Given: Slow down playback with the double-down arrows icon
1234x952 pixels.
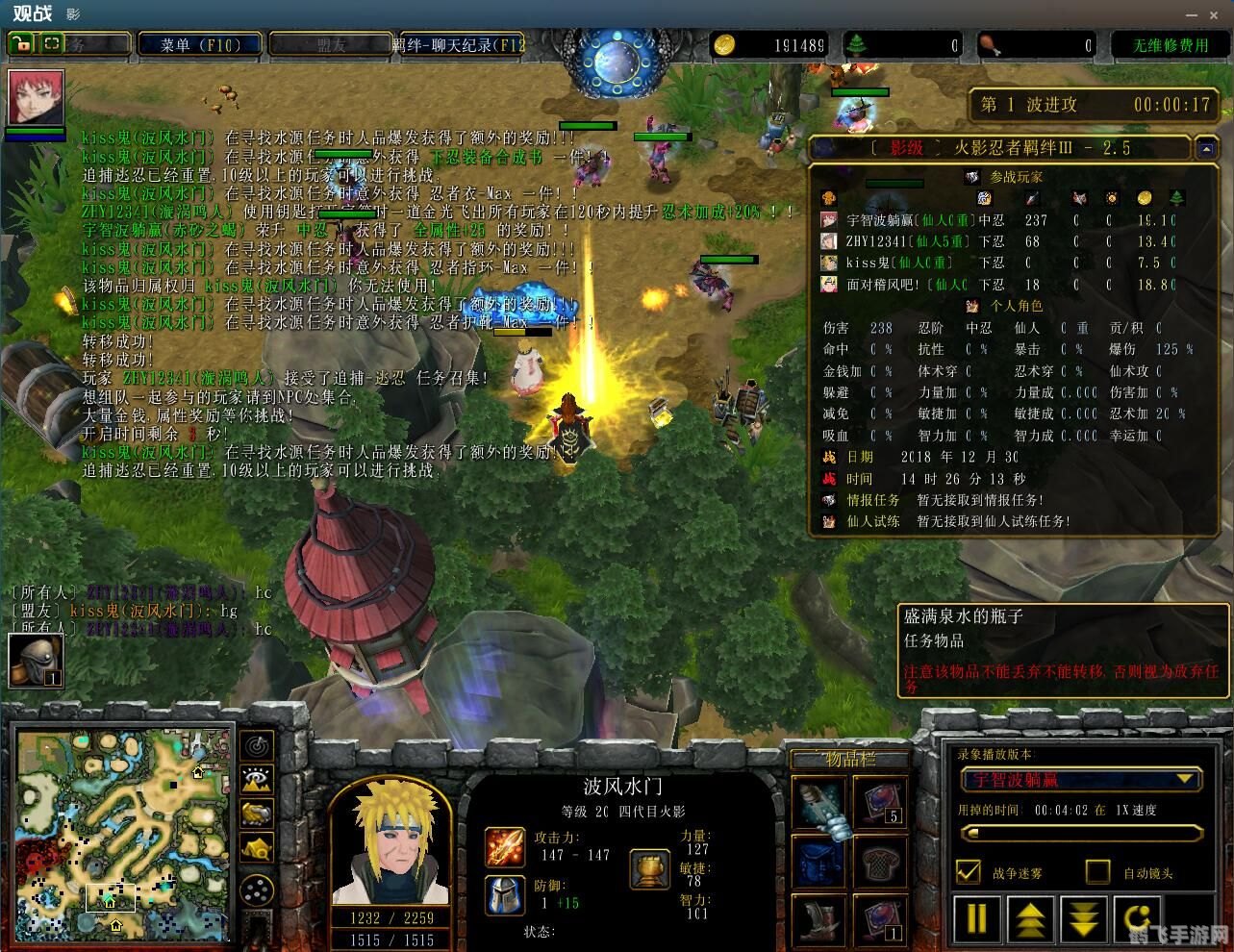Looking at the screenshot, I should click(1083, 919).
